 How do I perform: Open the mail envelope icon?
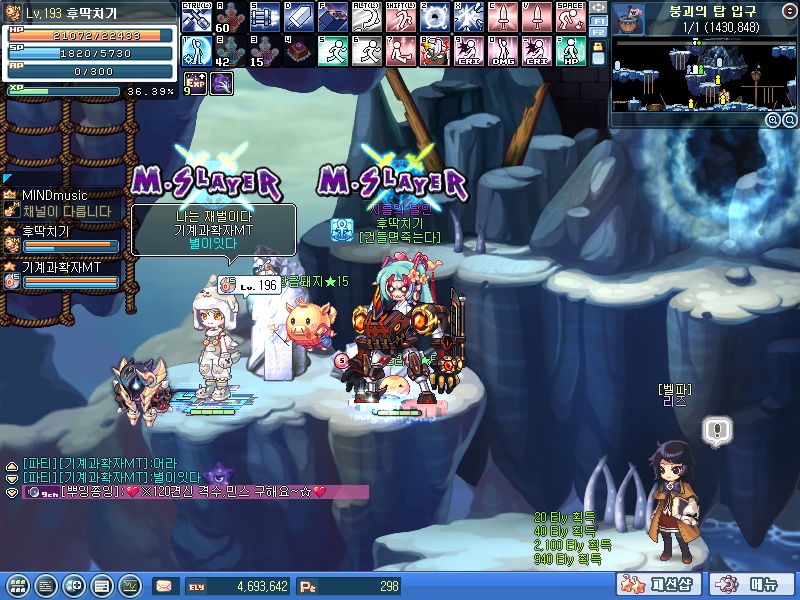(163, 586)
